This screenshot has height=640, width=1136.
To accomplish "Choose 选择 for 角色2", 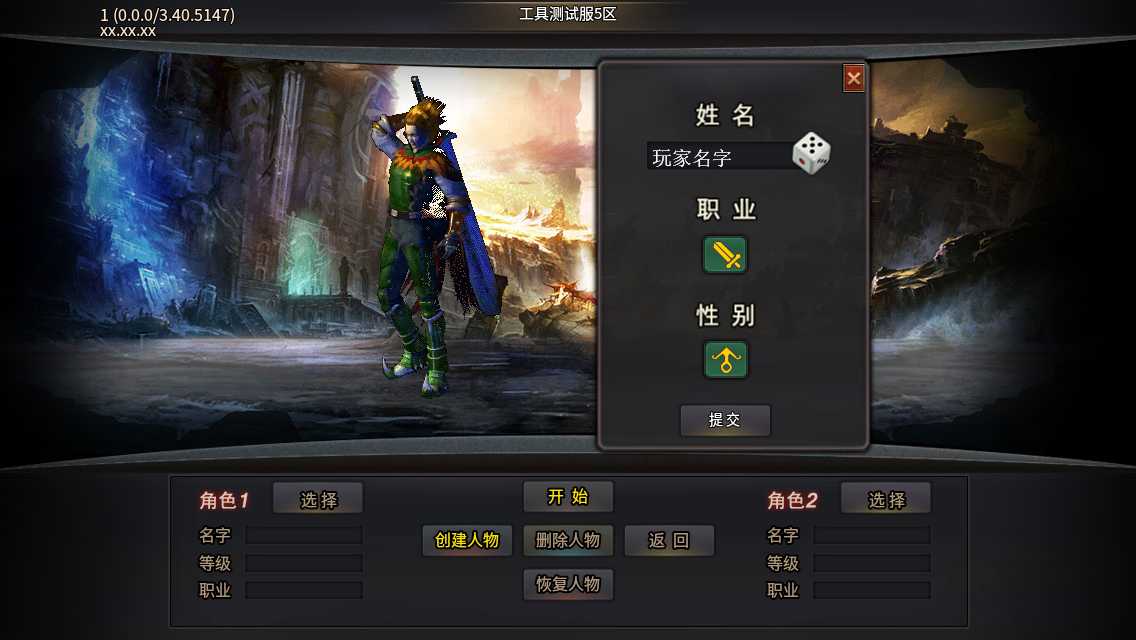I will pyautogui.click(x=885, y=500).
